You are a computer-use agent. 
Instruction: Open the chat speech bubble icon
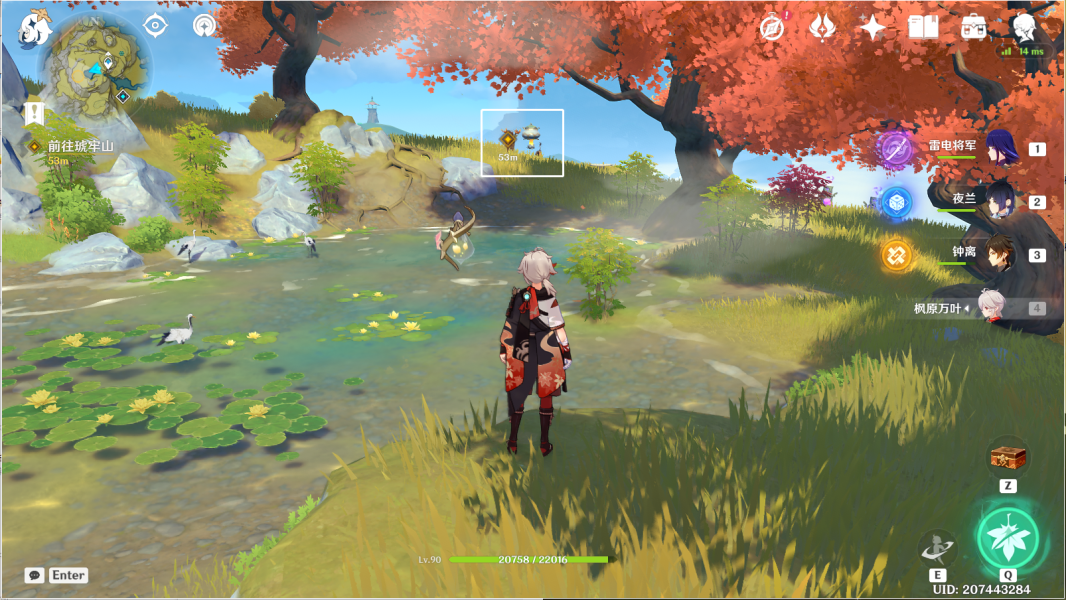tap(35, 575)
